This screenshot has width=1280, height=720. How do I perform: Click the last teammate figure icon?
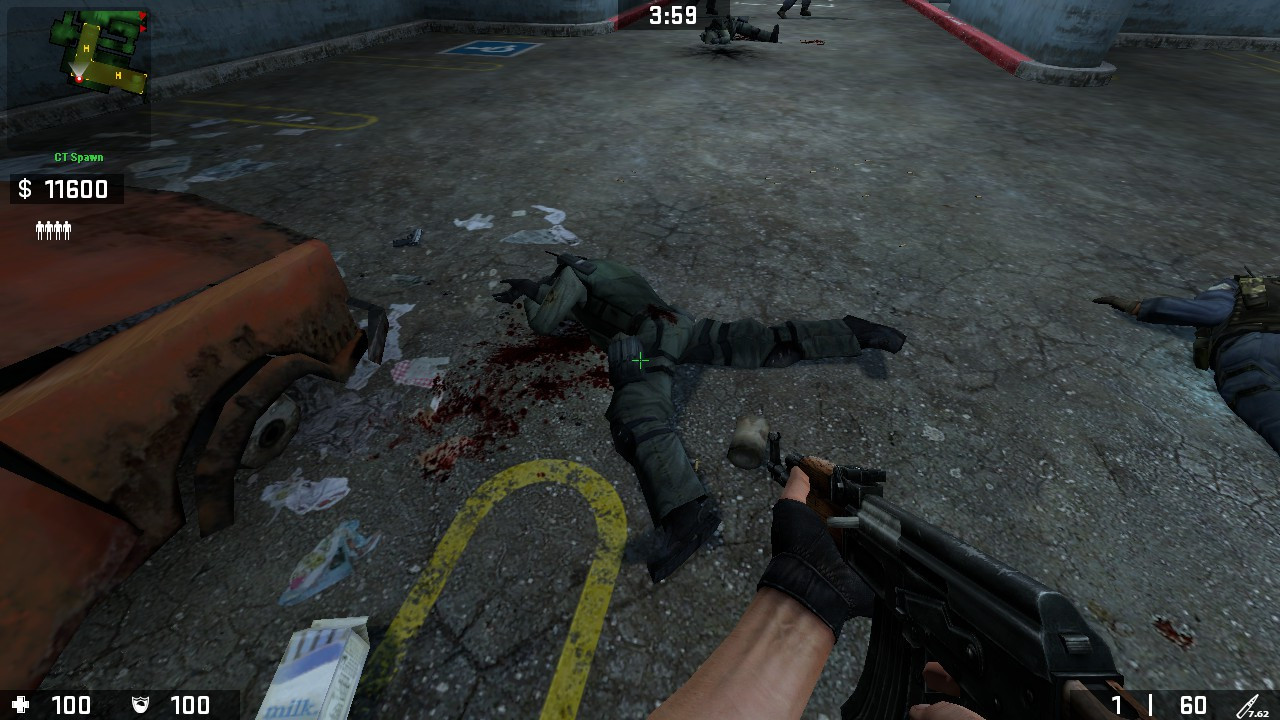(x=68, y=229)
